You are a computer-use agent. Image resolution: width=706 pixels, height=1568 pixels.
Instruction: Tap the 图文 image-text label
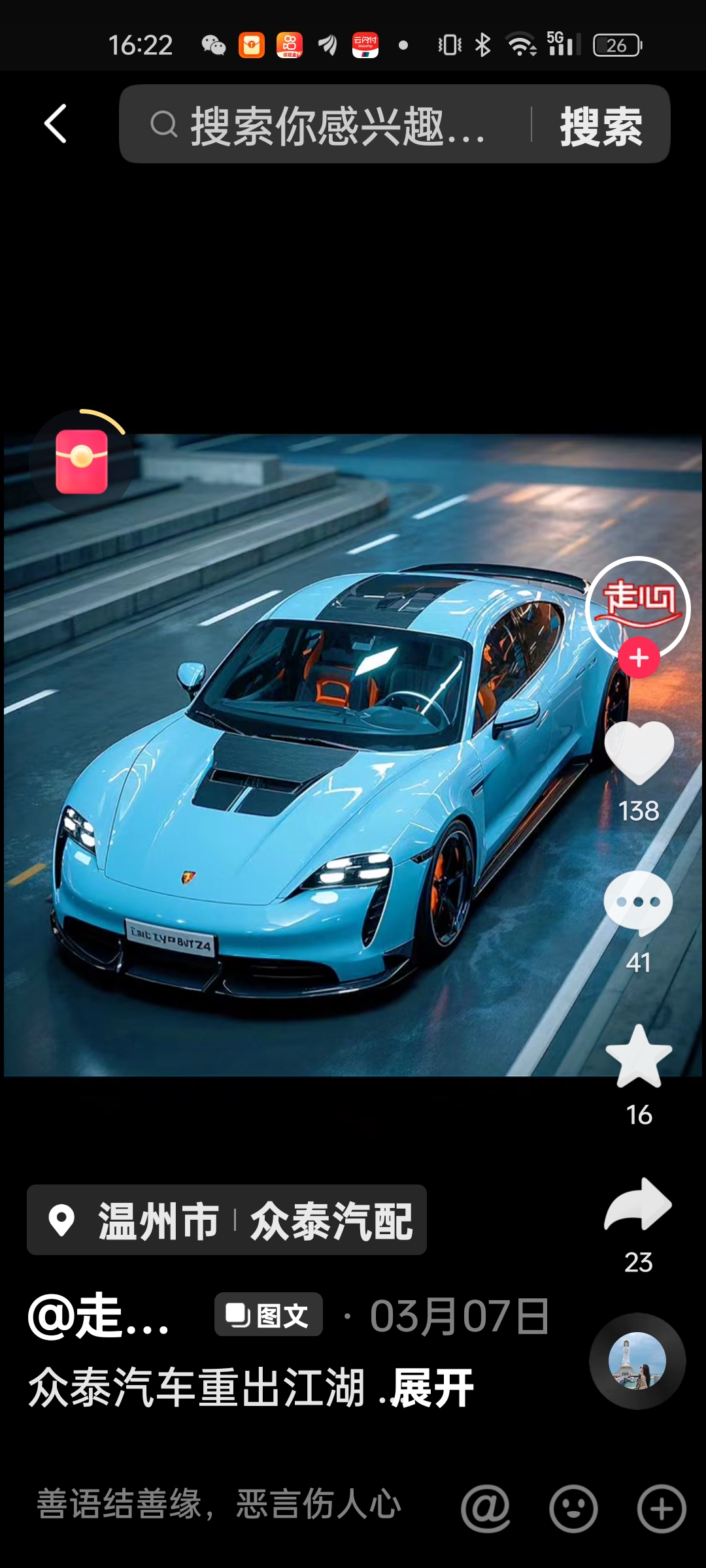(x=269, y=1315)
